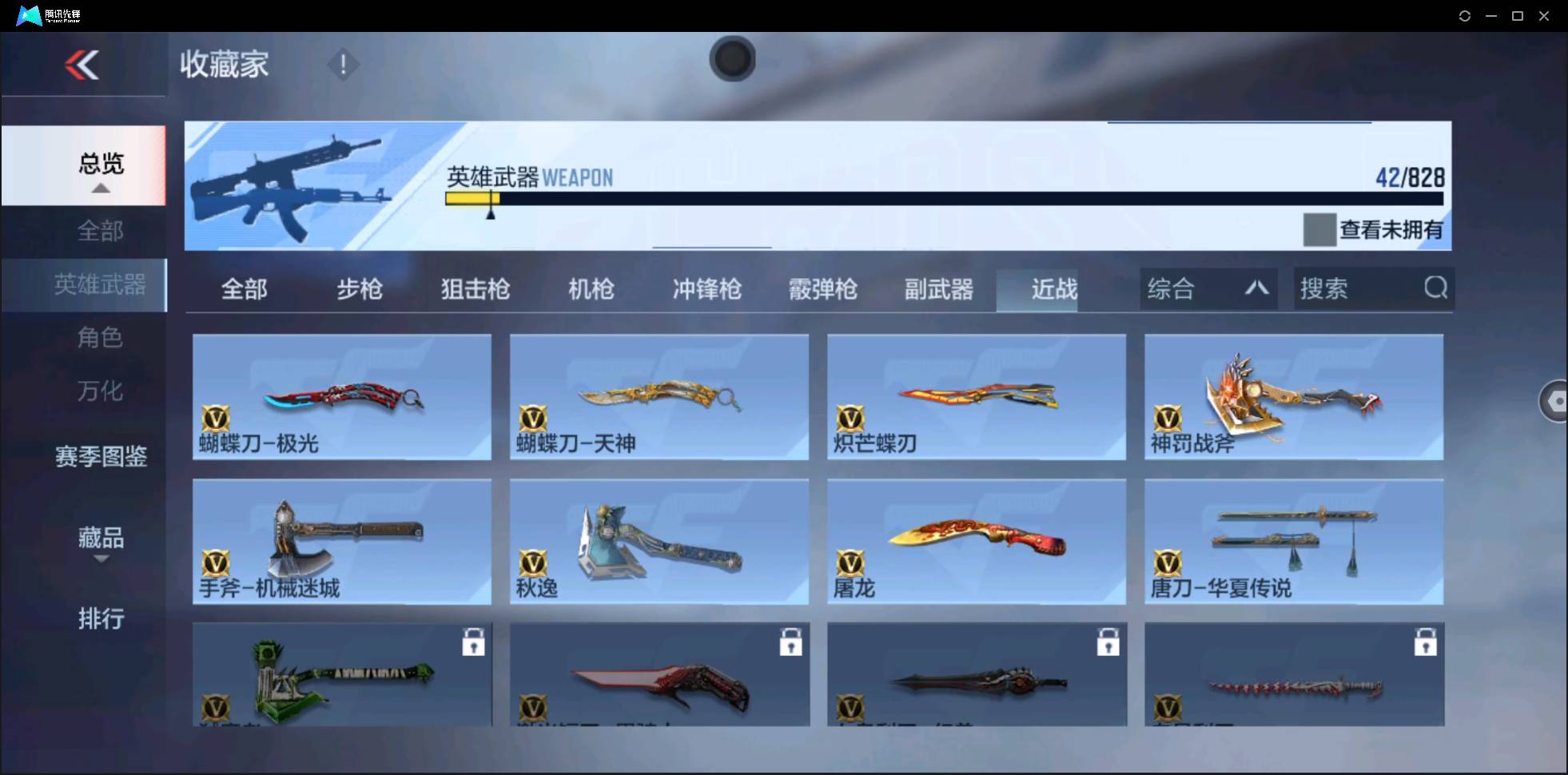
Task: Expand the 综合 sort dropdown
Action: 1208,288
